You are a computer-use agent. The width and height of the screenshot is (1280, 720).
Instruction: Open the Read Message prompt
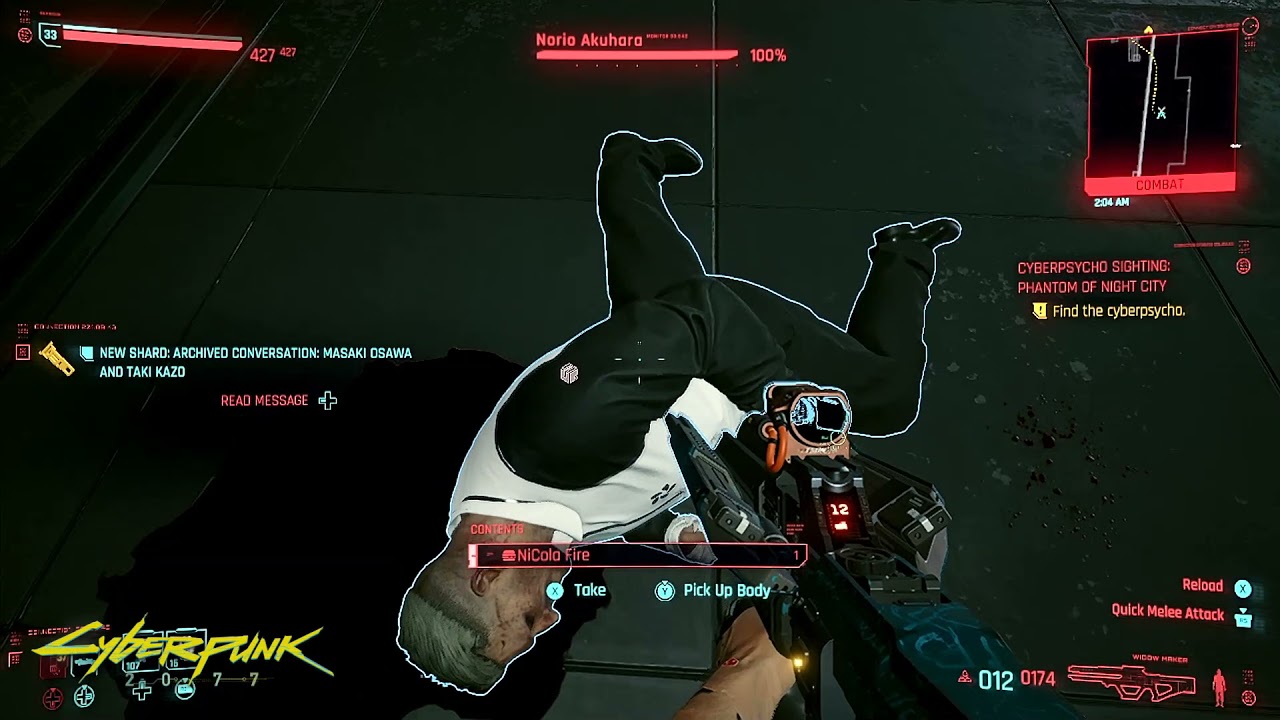click(x=265, y=400)
